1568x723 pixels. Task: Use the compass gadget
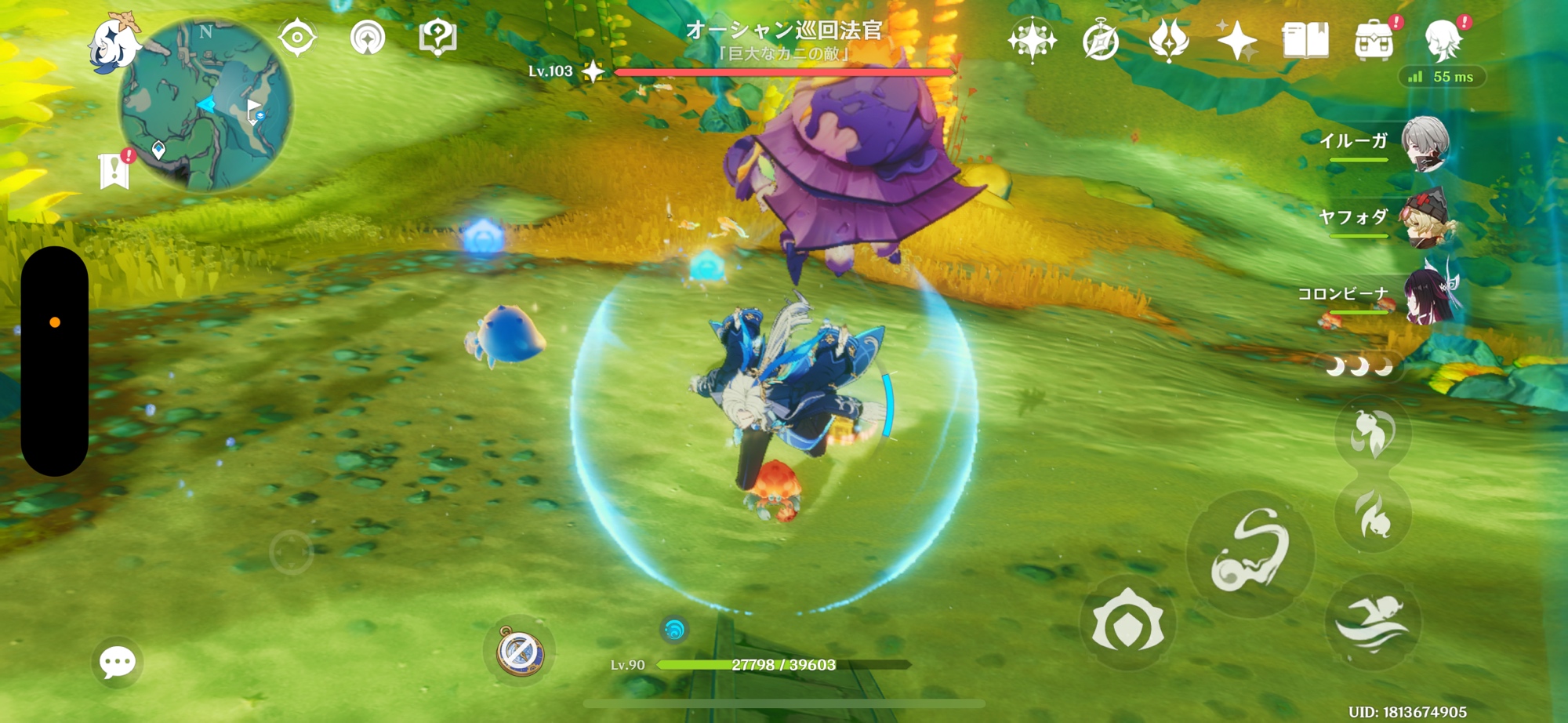(x=519, y=651)
